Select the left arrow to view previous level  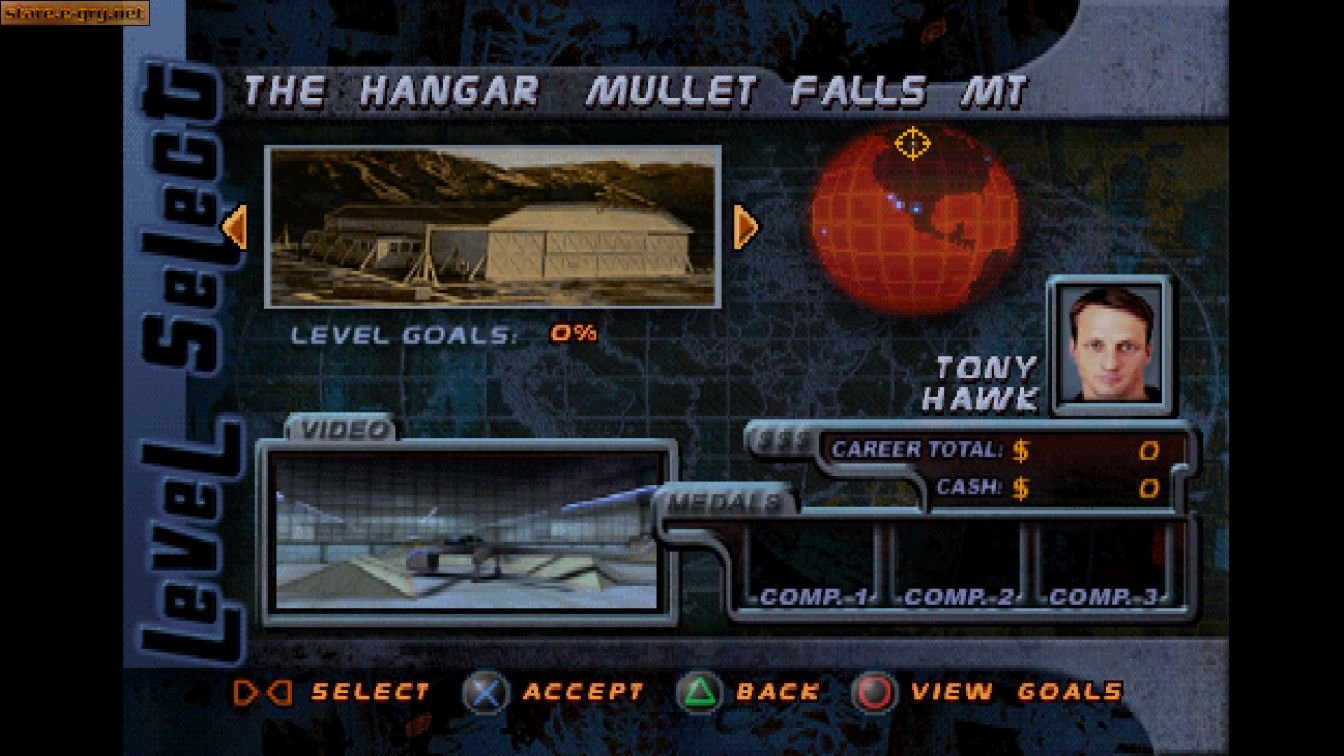pyautogui.click(x=235, y=227)
